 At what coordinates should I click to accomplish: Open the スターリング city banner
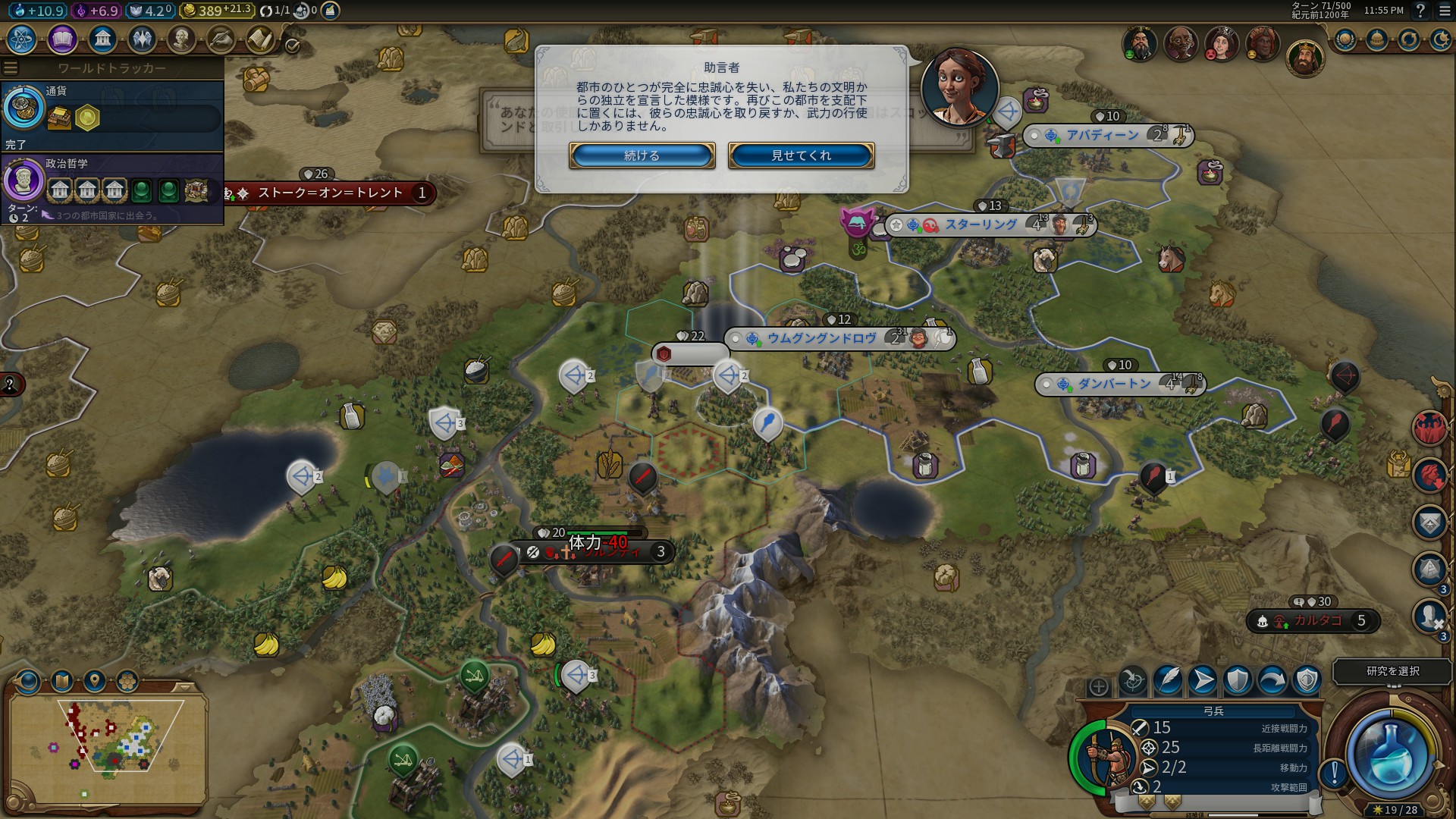point(981,225)
